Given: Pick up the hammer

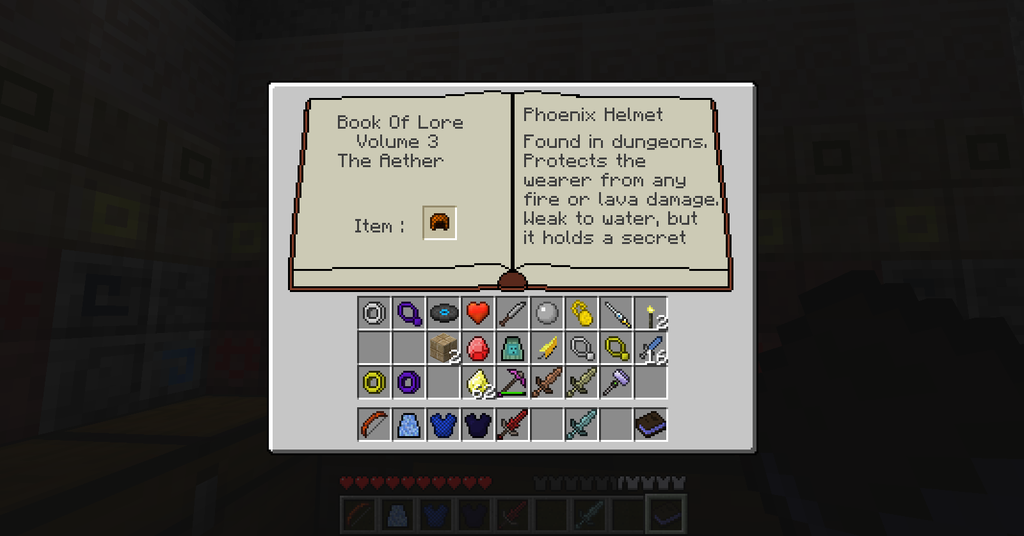Looking at the screenshot, I should [x=617, y=381].
